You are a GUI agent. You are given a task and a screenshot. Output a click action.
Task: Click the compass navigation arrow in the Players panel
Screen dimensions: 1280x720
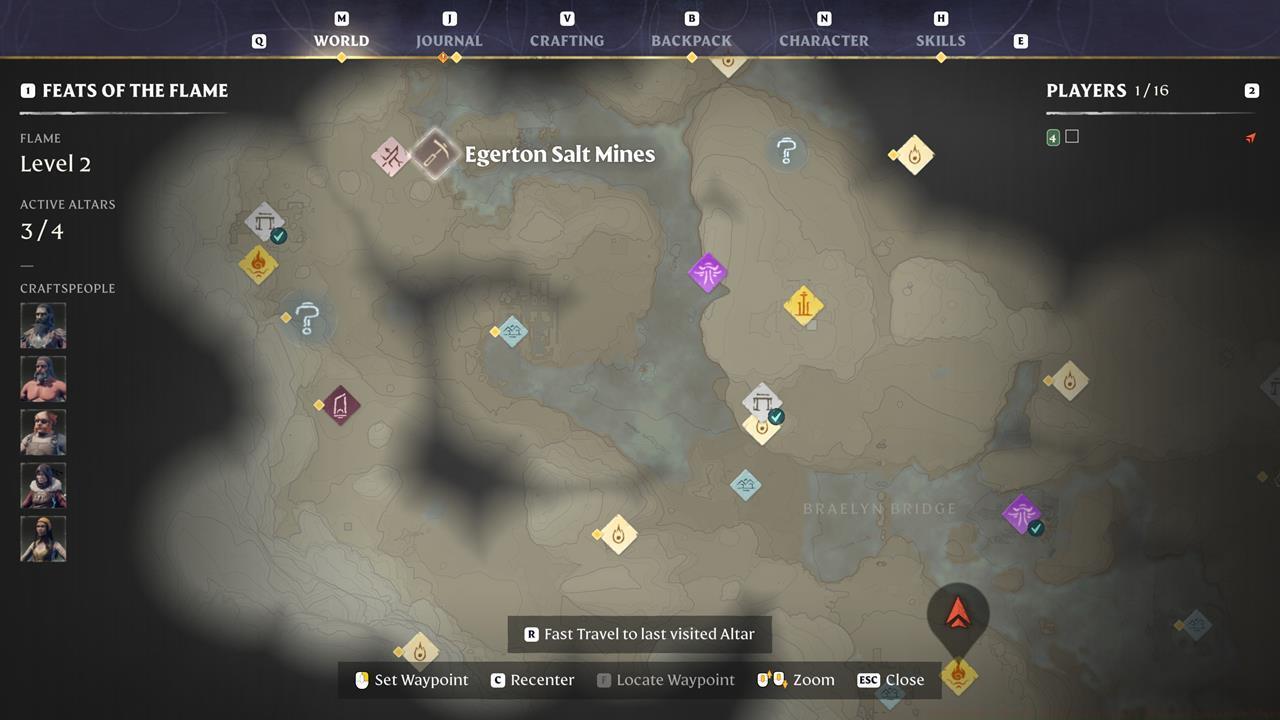1251,137
